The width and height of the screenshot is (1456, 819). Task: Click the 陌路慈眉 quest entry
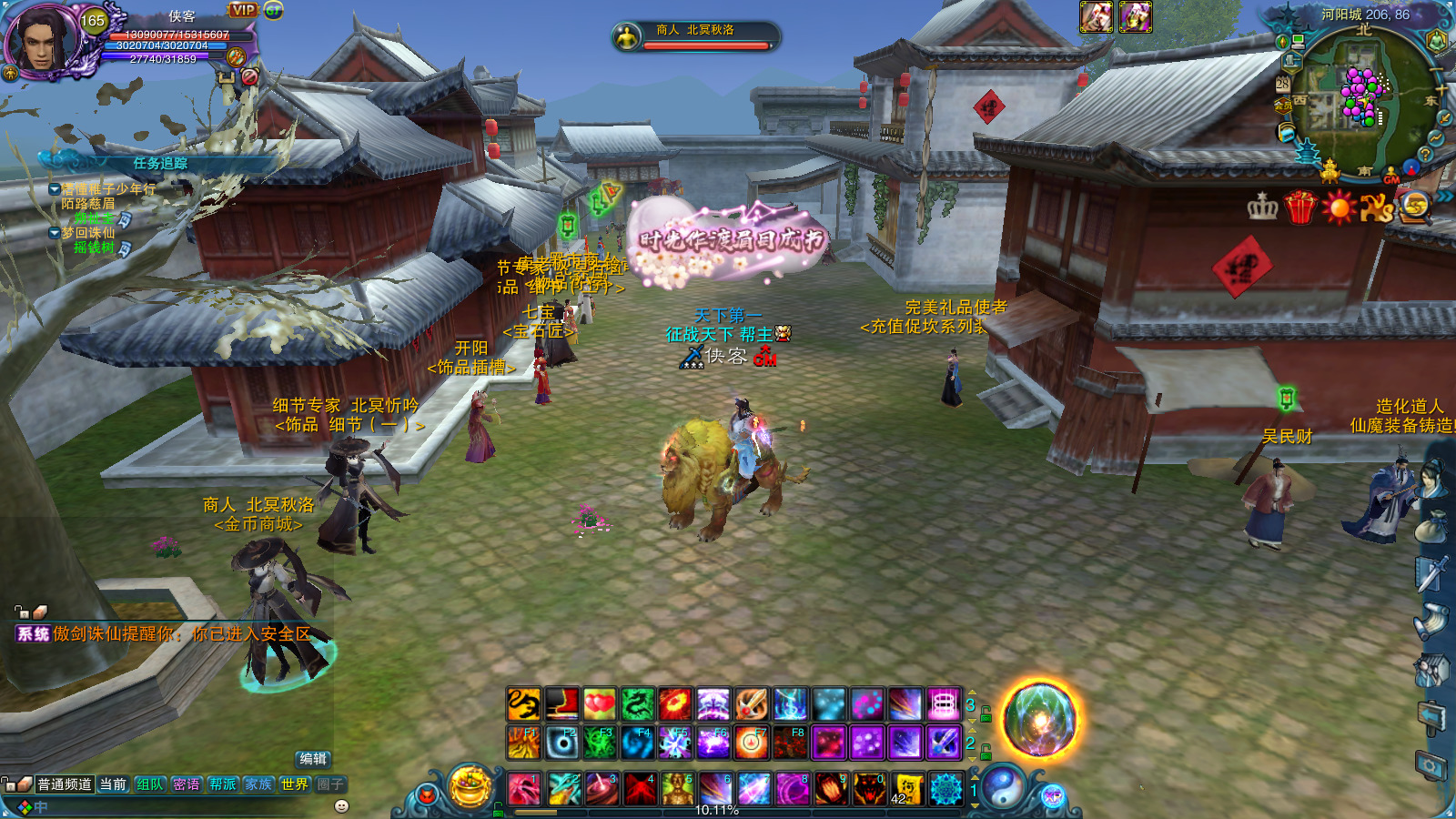click(88, 204)
